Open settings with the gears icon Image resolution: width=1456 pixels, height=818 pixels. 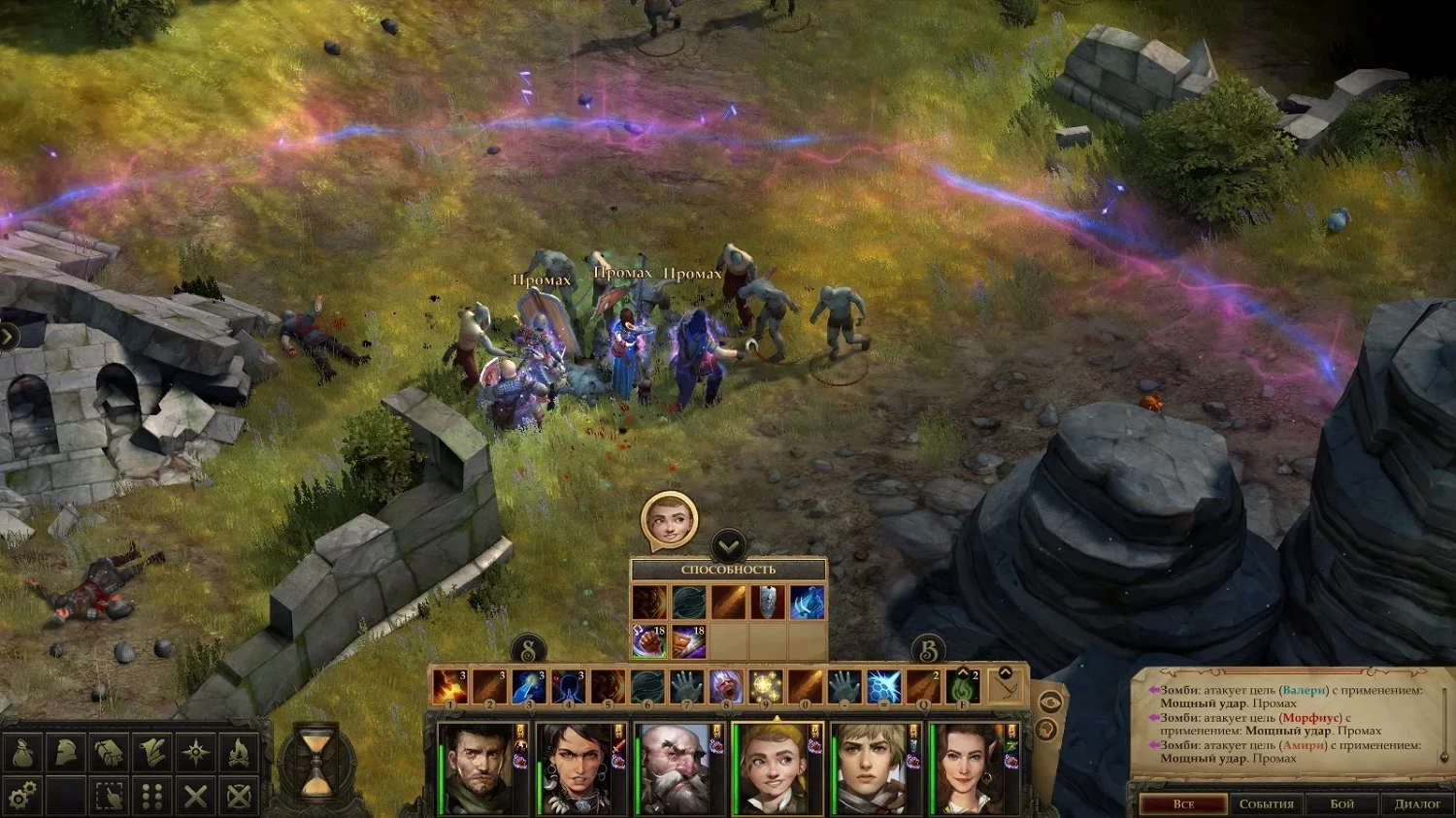23,797
